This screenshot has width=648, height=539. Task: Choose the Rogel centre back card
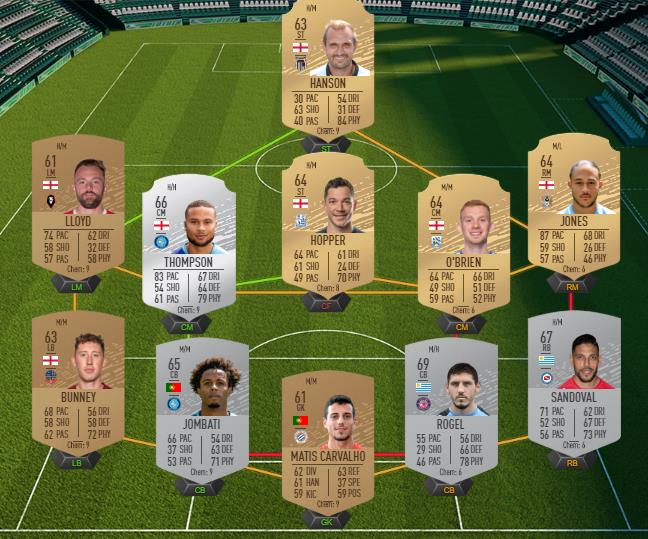click(451, 408)
